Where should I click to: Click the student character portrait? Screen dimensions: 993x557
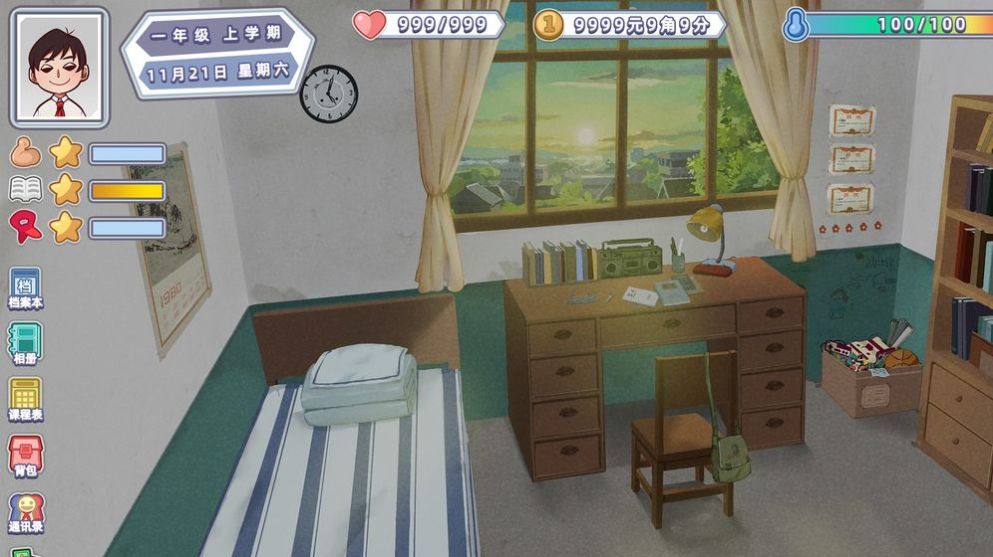click(x=58, y=67)
